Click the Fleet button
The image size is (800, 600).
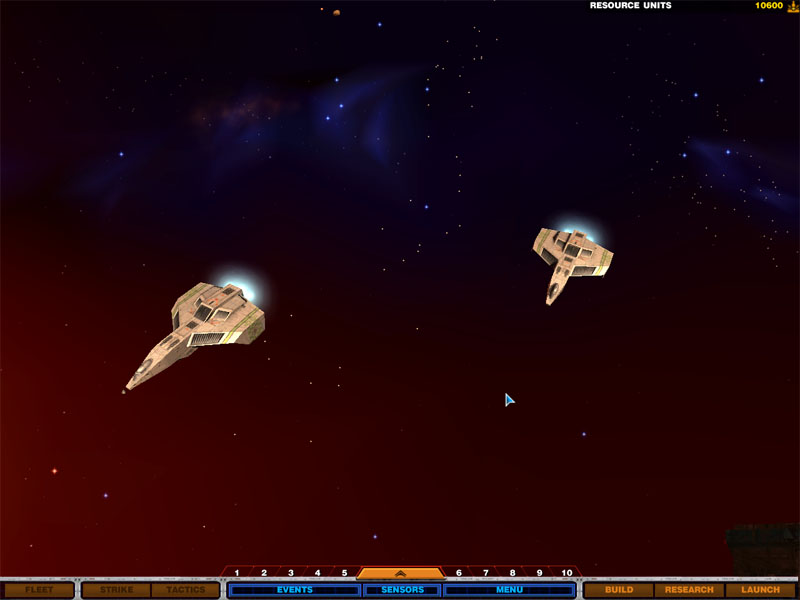tap(39, 590)
